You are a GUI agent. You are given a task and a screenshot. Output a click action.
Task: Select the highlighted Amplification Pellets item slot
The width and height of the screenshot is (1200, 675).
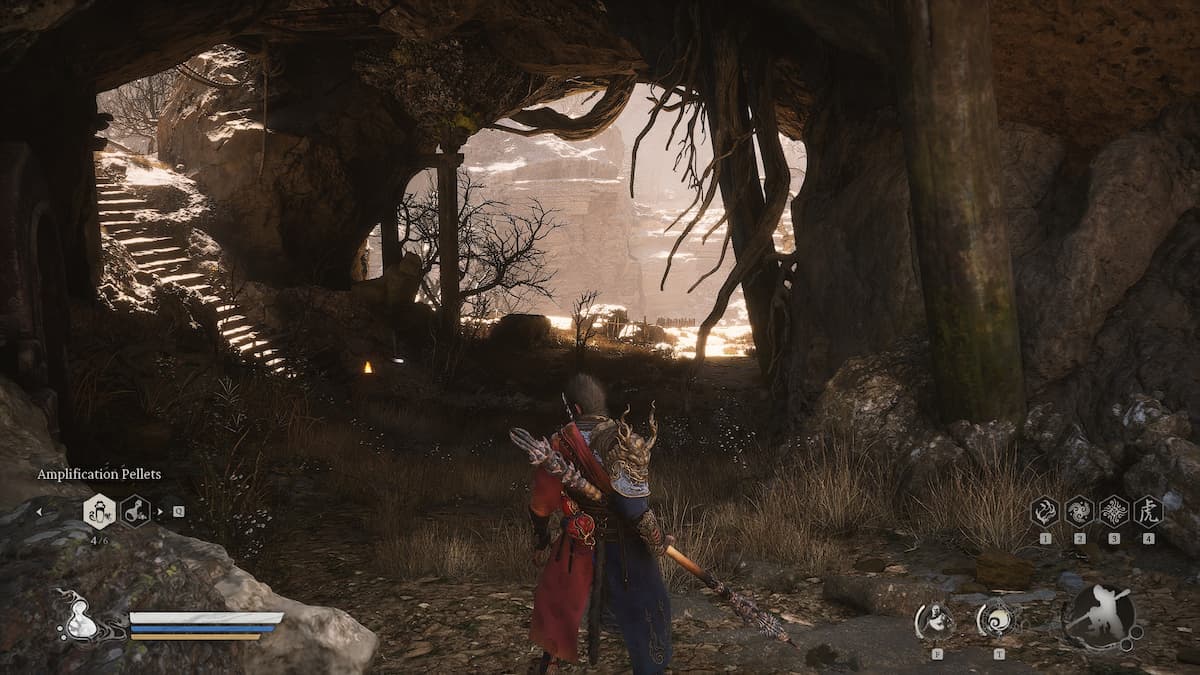tap(99, 511)
